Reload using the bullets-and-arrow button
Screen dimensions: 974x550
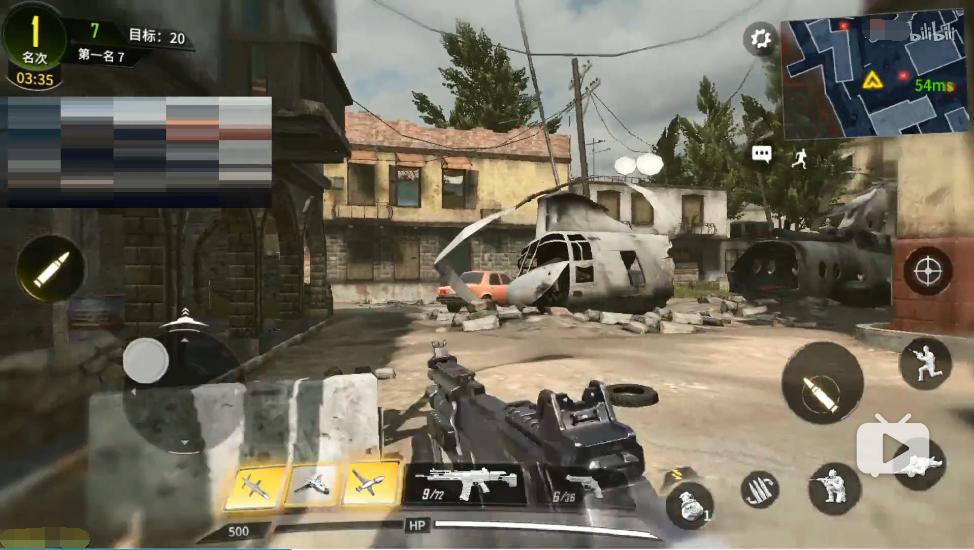[760, 489]
